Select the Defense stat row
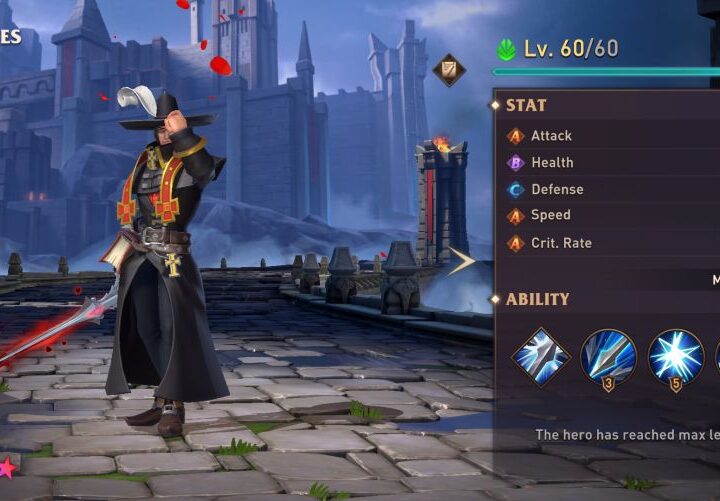Image resolution: width=720 pixels, height=501 pixels. (x=556, y=189)
